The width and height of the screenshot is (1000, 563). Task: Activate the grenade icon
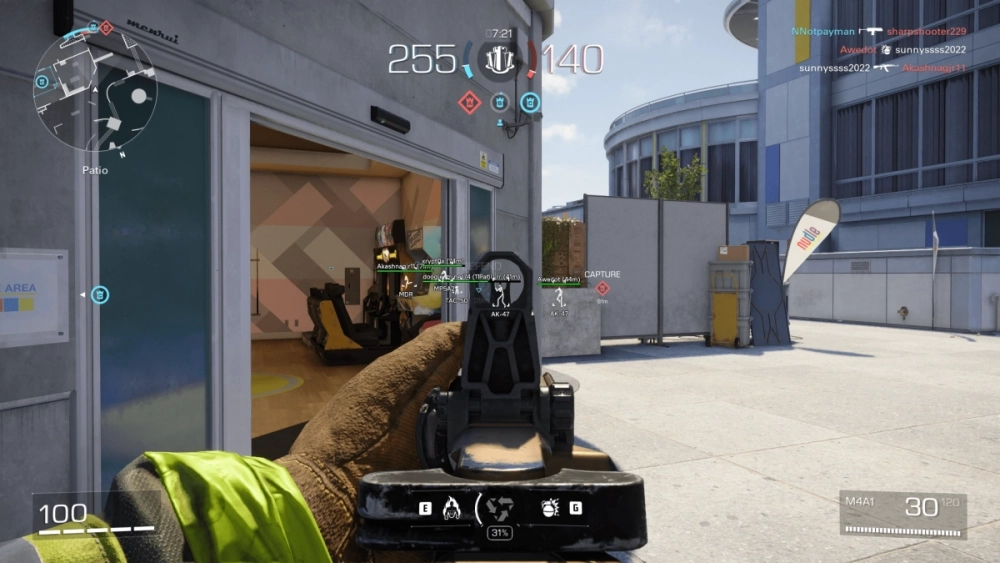pos(549,507)
